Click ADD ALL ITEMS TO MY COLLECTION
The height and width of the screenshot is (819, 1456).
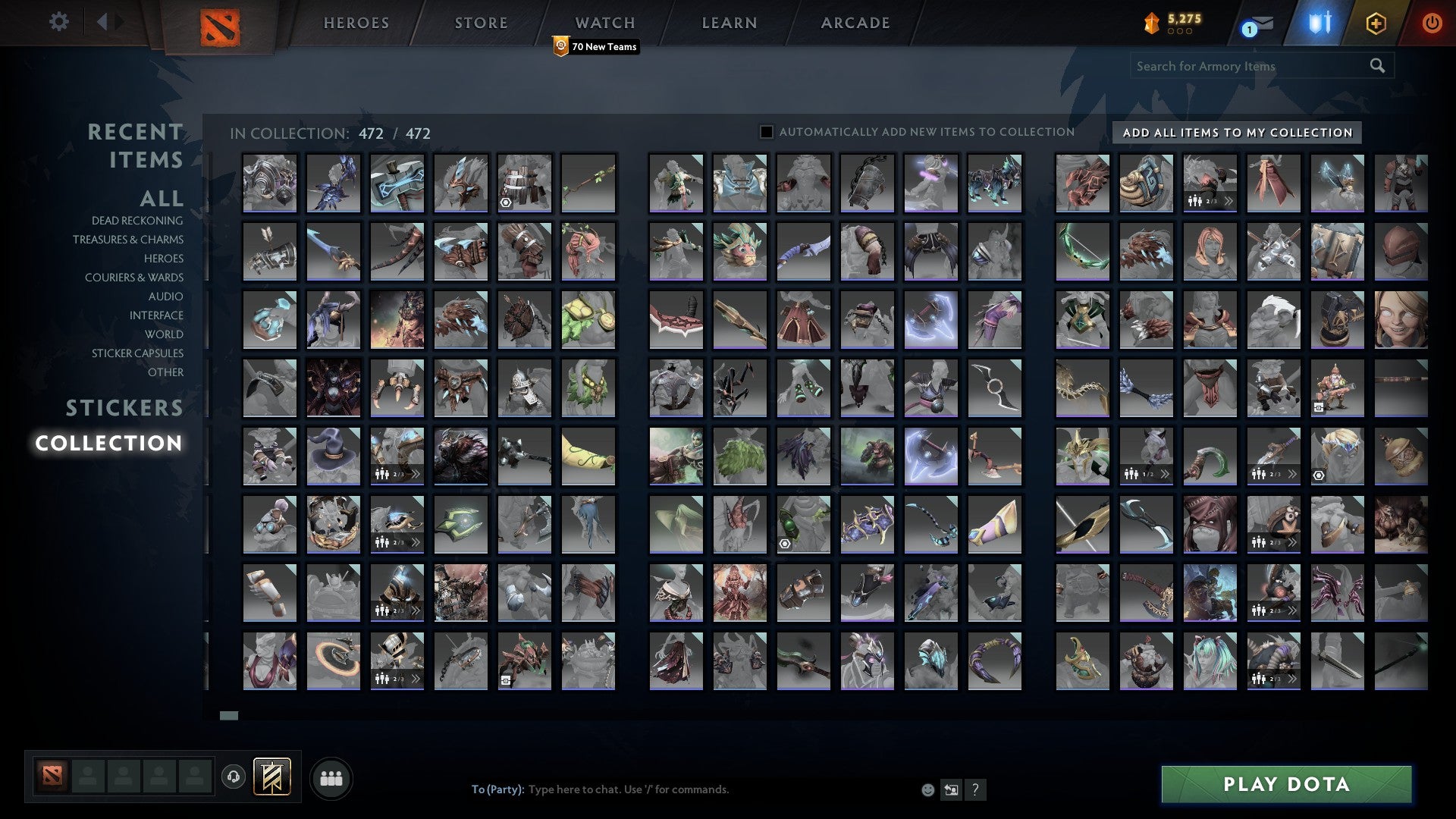pyautogui.click(x=1236, y=132)
